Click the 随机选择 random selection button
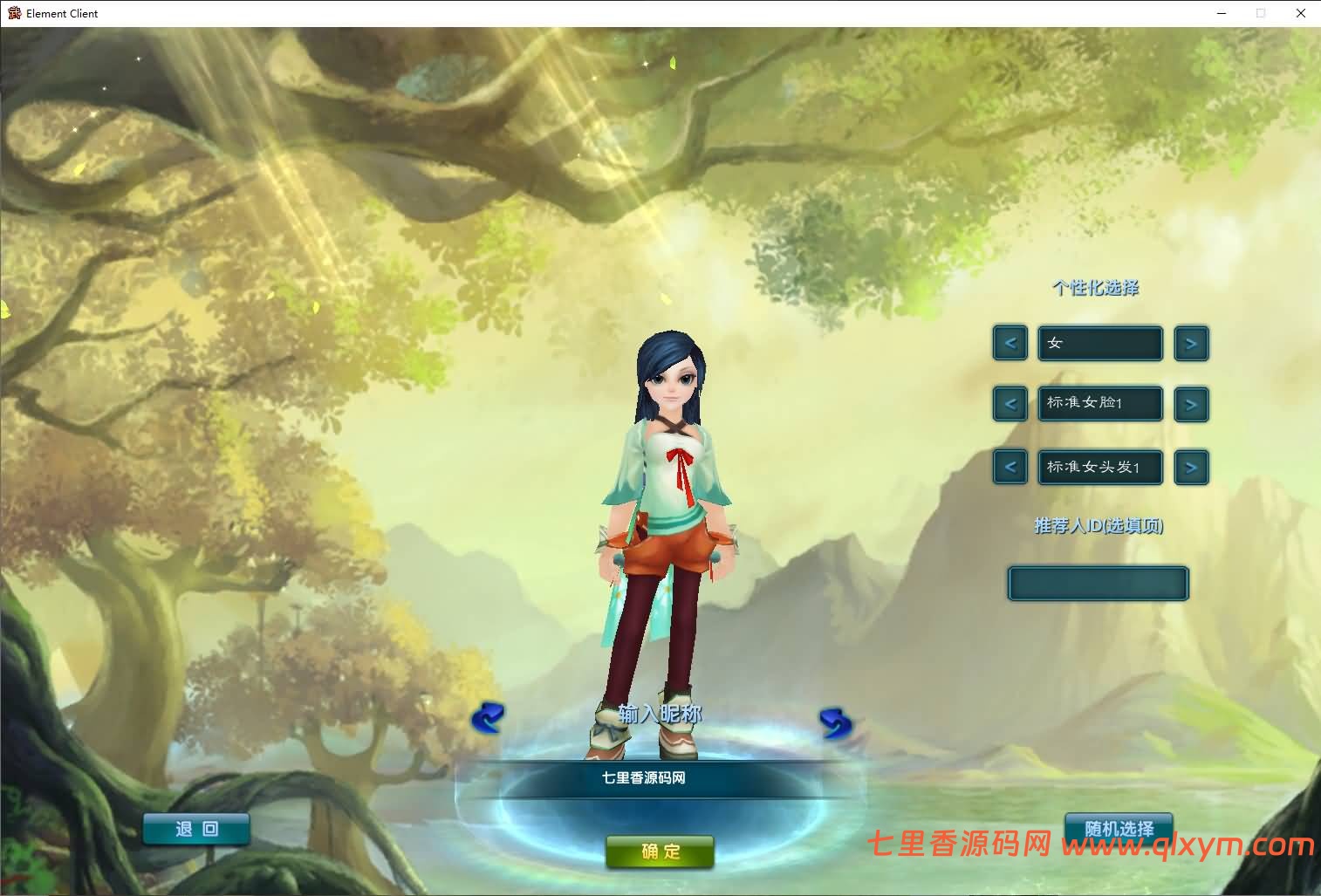 coord(1119,829)
